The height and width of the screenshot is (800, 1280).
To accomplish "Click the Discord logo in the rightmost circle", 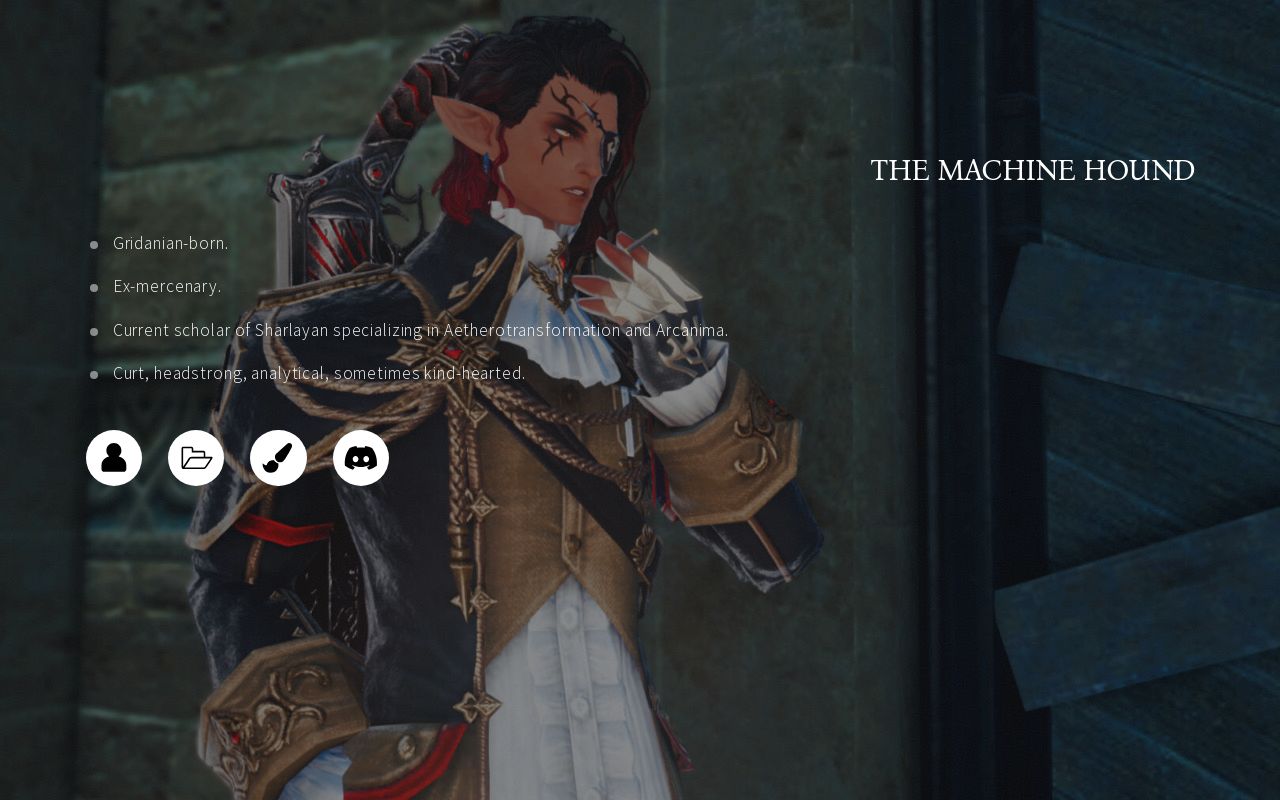I will click(x=361, y=457).
